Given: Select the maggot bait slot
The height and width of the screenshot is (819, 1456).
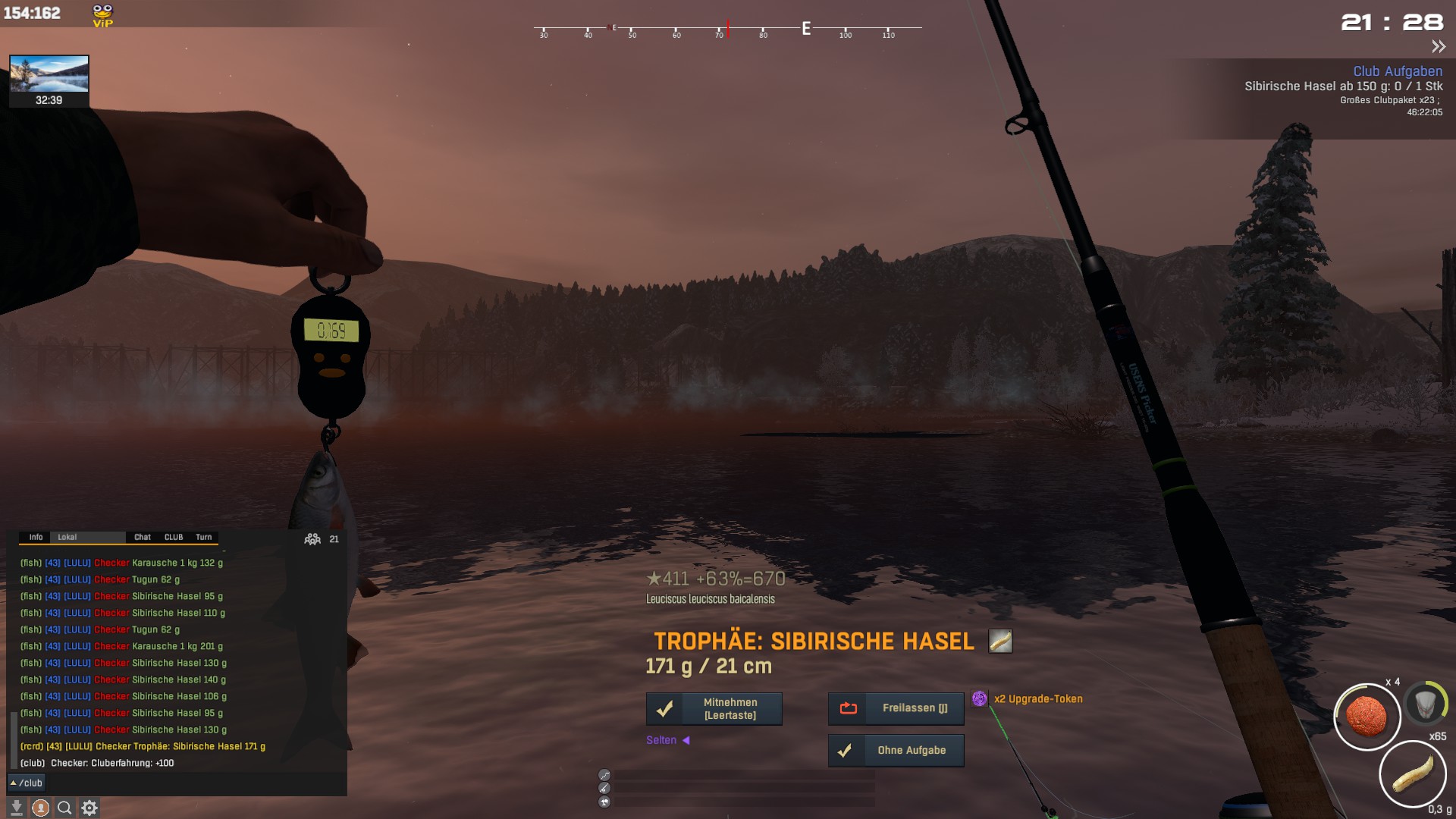Looking at the screenshot, I should [1412, 774].
